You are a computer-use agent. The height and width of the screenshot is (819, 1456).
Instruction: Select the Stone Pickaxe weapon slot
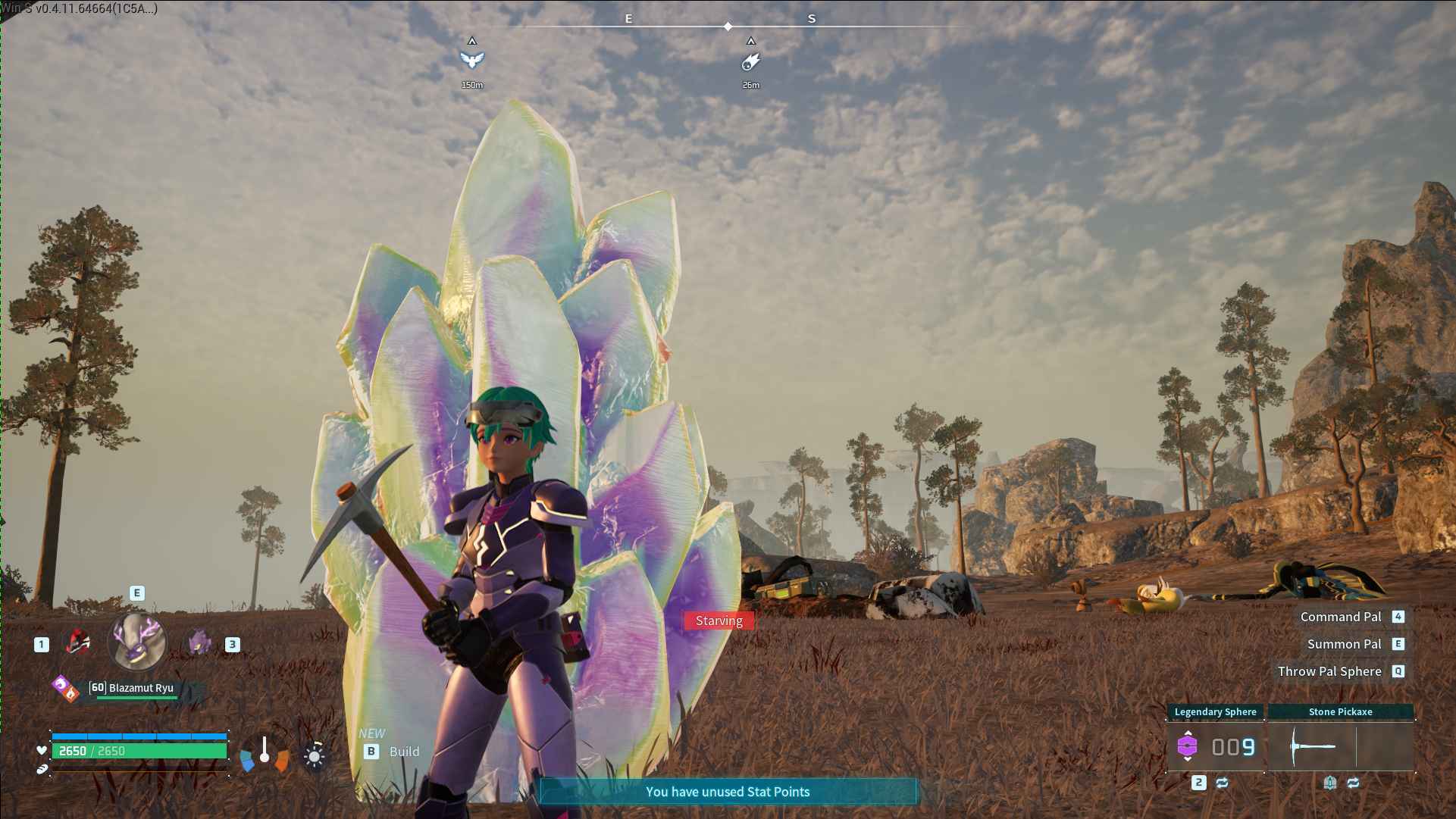[1340, 746]
